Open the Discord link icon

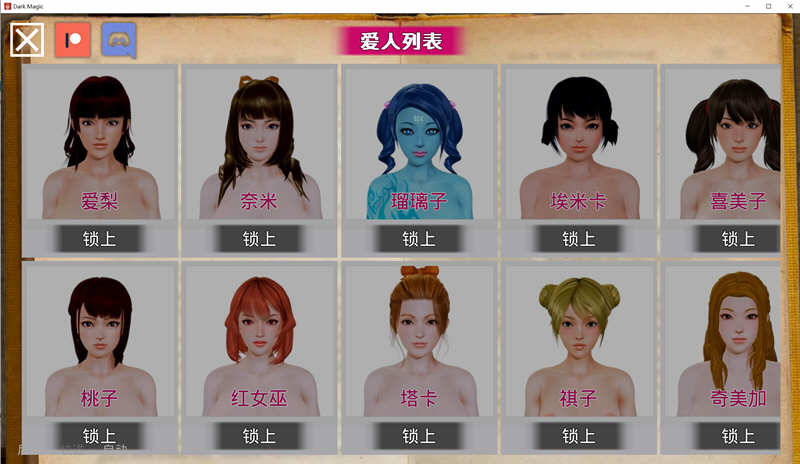tap(119, 40)
